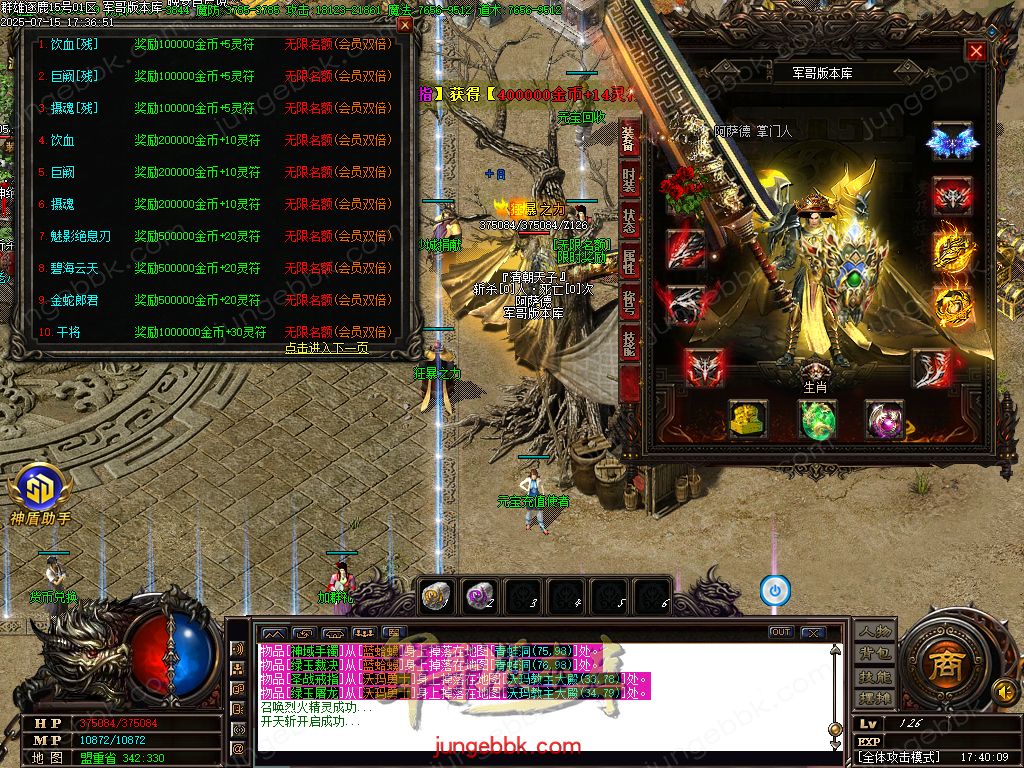Screen dimensions: 1024x768
Task: Use the first hotbar slot item
Action: point(435,597)
